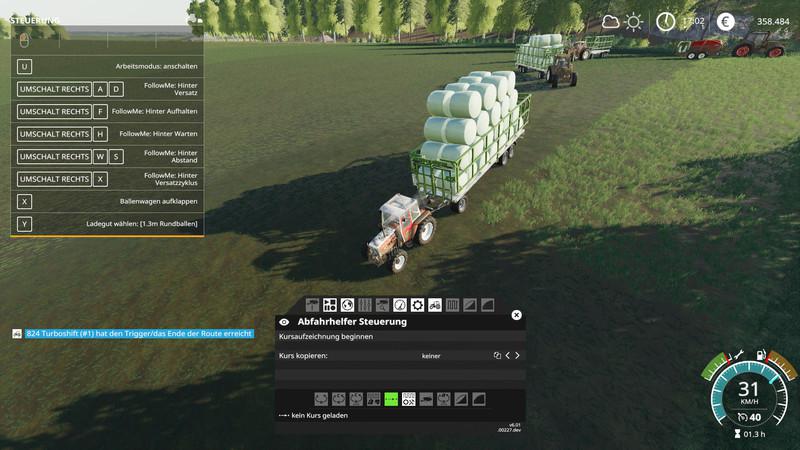Toggle the eye icon beside Abfahrhelfer Steuerung
800x450 pixels.
[284, 322]
